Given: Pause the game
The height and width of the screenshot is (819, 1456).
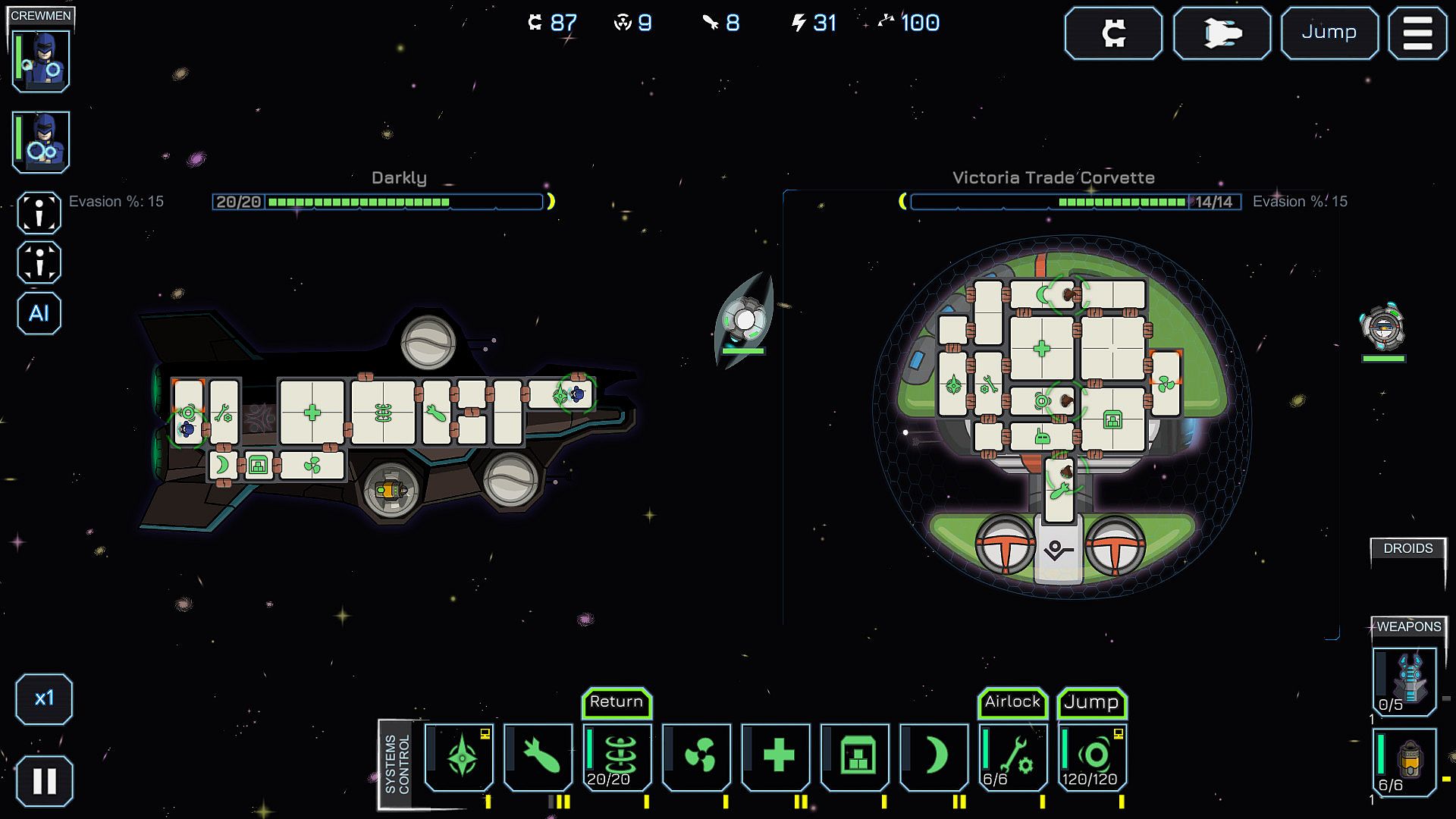Looking at the screenshot, I should [x=44, y=780].
